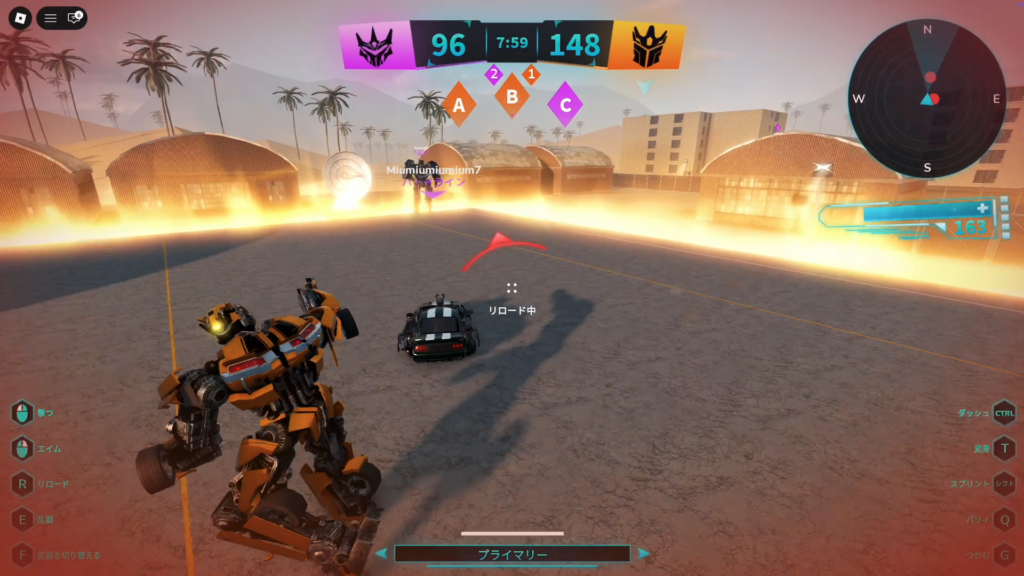The width and height of the screenshot is (1024, 576).
Task: Select the purple capture point C marker
Action: (x=565, y=103)
